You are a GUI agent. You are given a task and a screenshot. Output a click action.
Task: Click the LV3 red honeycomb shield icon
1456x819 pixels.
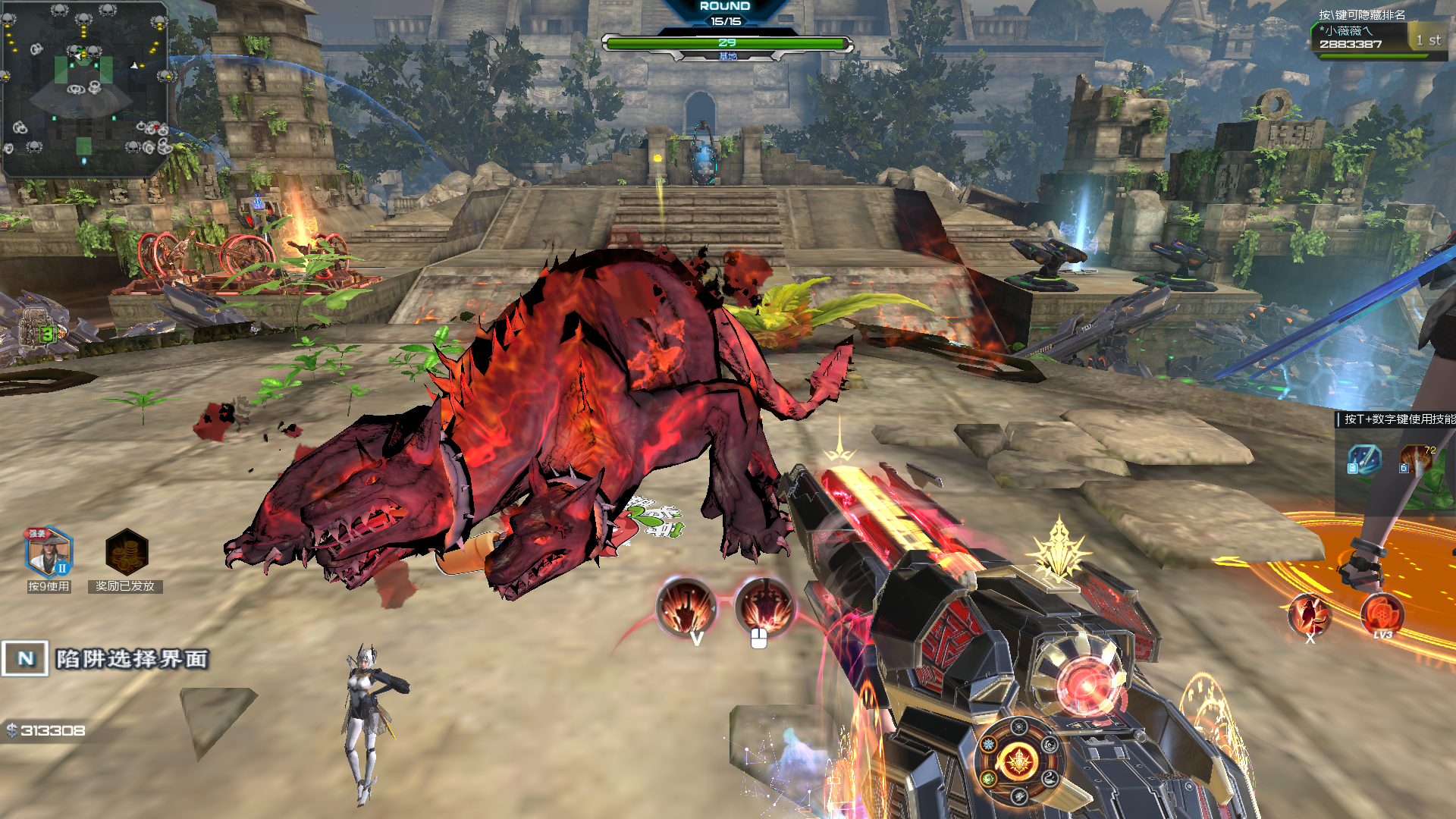(x=1382, y=613)
